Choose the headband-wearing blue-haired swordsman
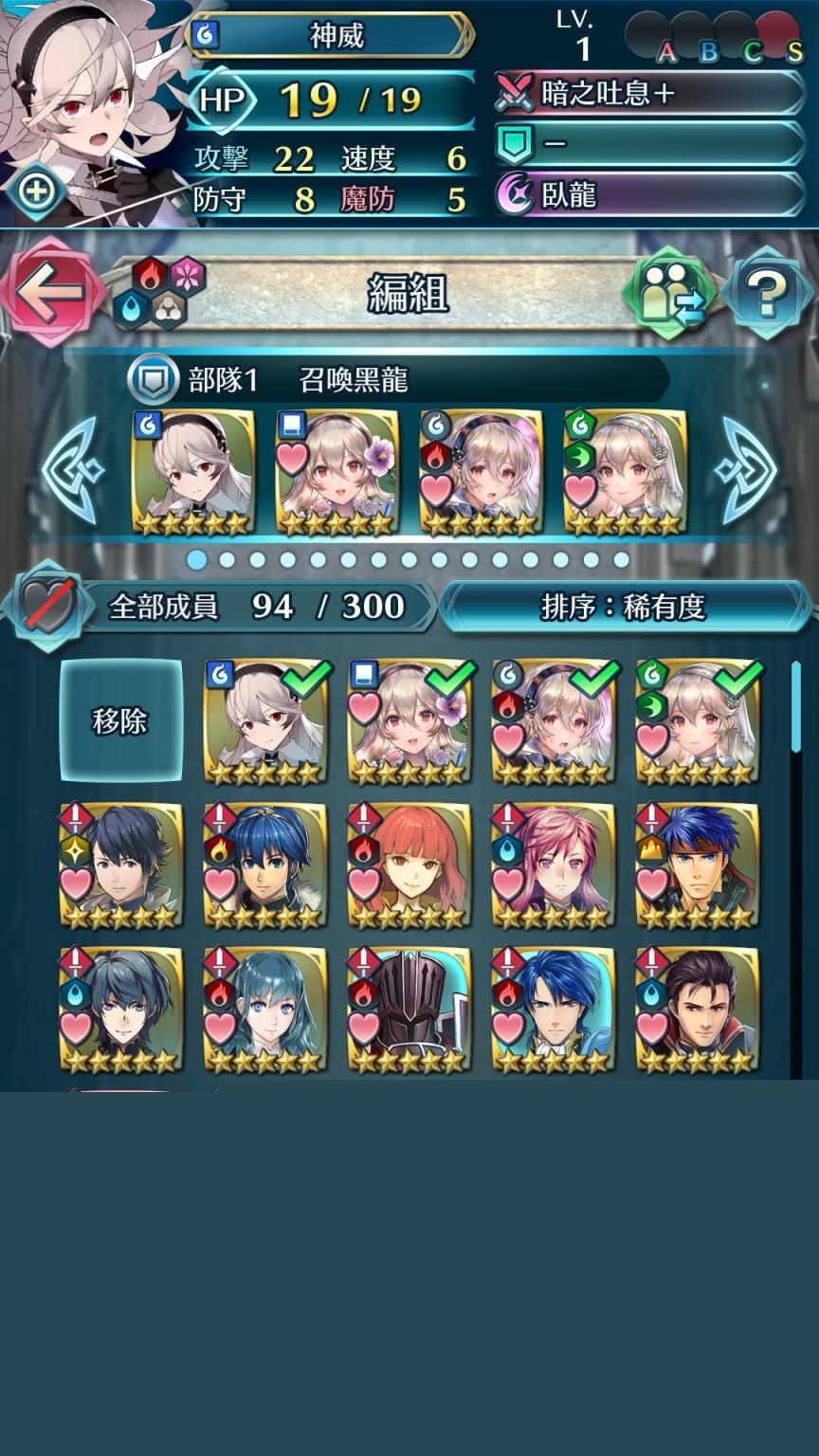 (x=698, y=864)
